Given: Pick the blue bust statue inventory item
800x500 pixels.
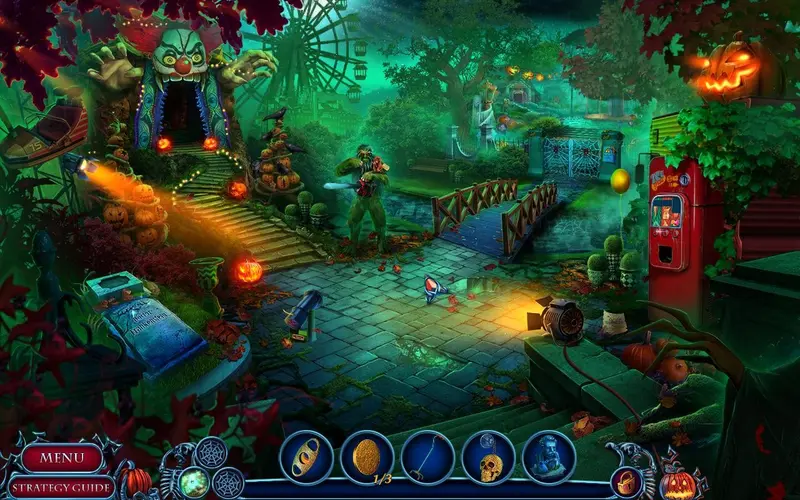Looking at the screenshot, I should tap(549, 457).
